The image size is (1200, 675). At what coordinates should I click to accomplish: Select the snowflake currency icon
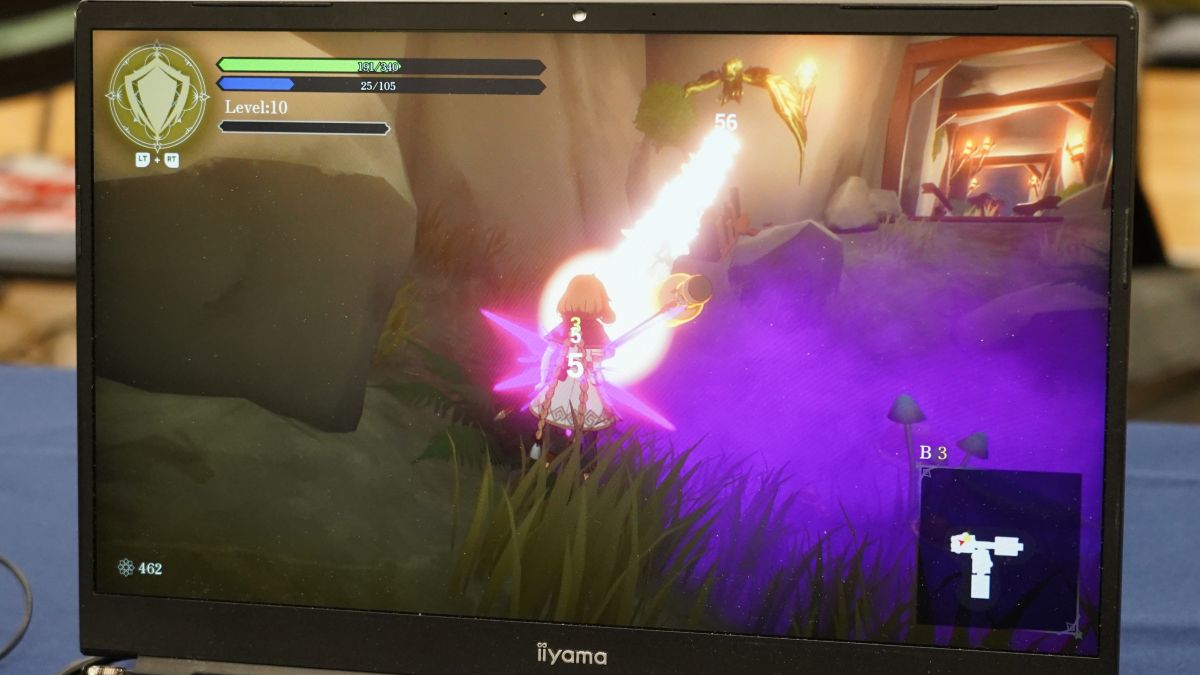126,568
